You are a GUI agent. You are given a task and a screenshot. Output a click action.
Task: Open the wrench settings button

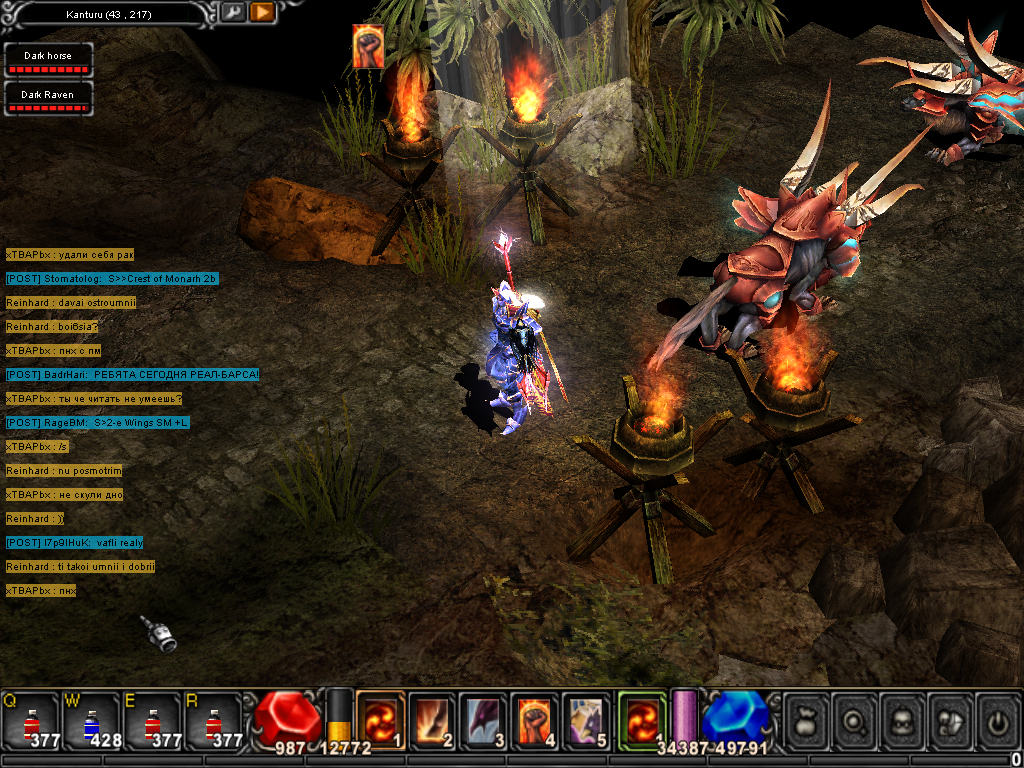(233, 13)
